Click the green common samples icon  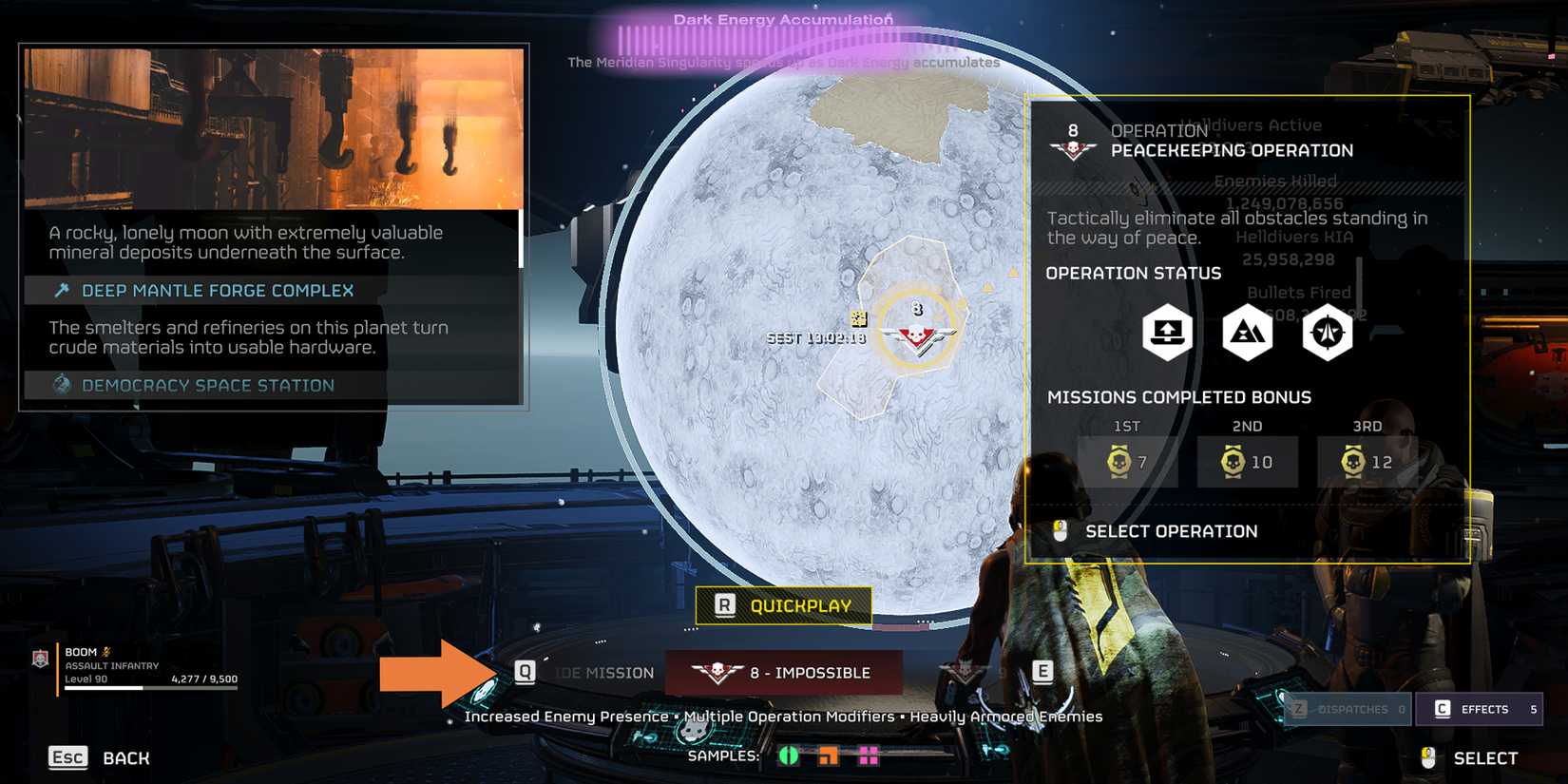tap(789, 757)
